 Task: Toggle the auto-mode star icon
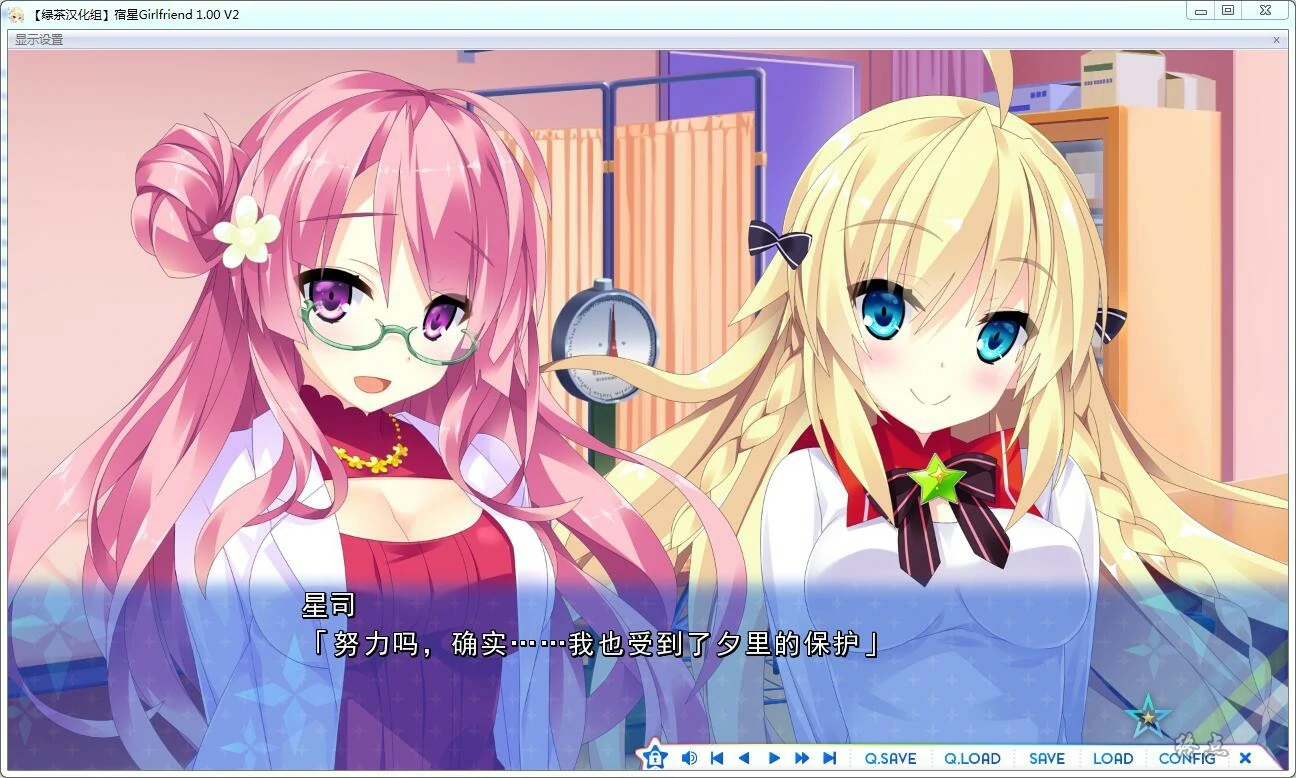click(x=655, y=757)
